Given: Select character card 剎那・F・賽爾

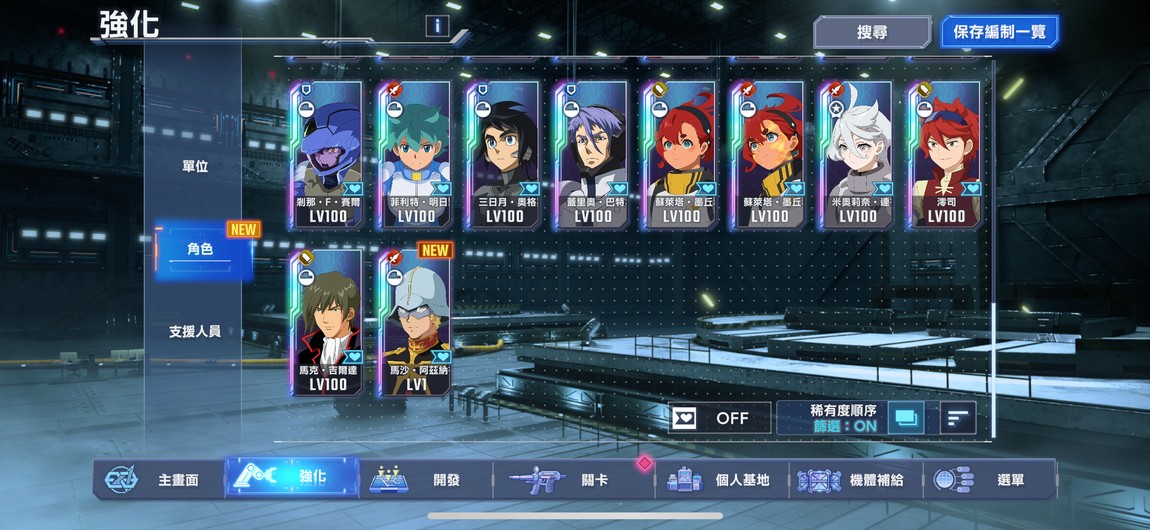Looking at the screenshot, I should tap(327, 155).
